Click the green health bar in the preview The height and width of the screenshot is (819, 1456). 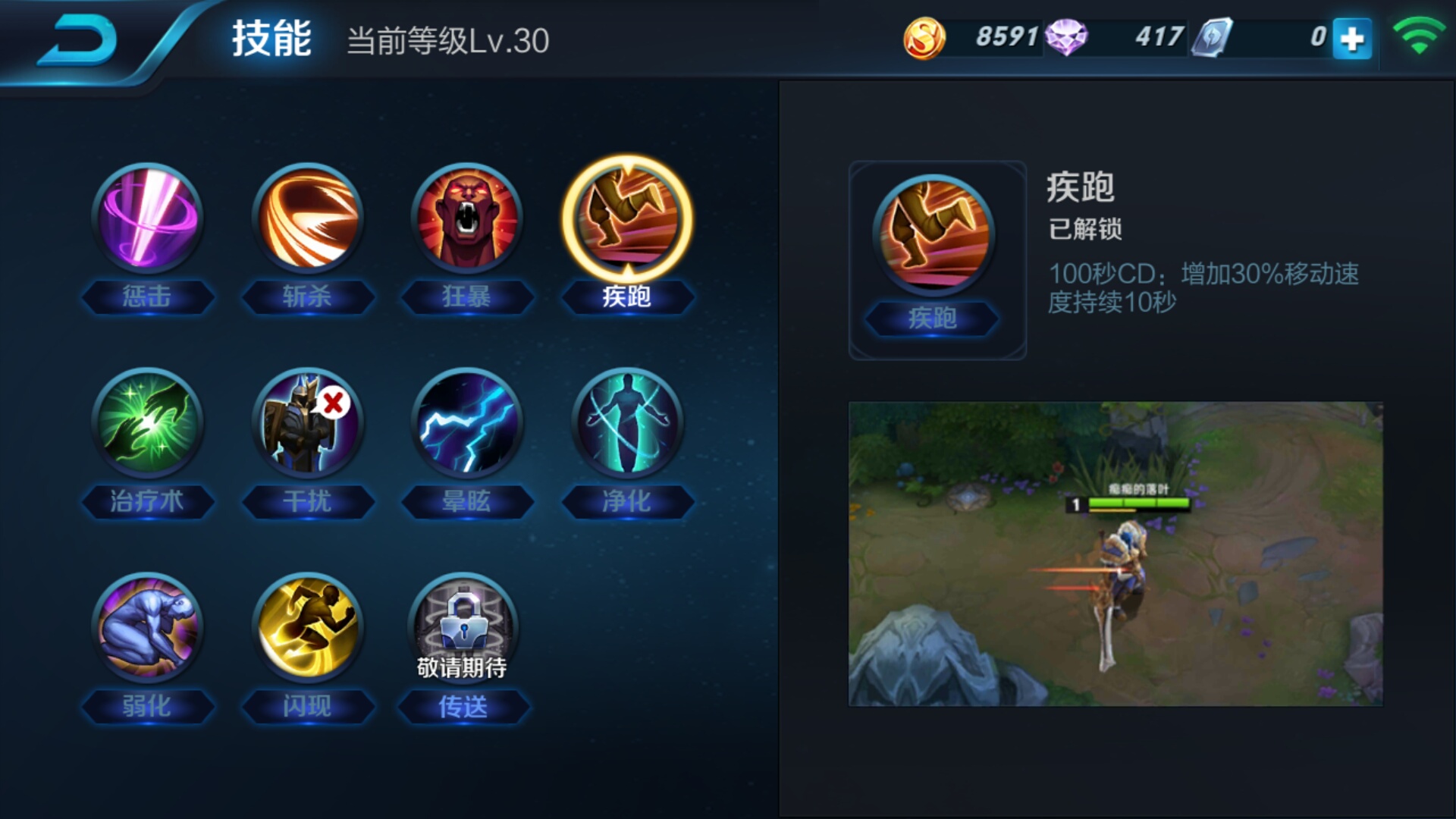click(1137, 502)
